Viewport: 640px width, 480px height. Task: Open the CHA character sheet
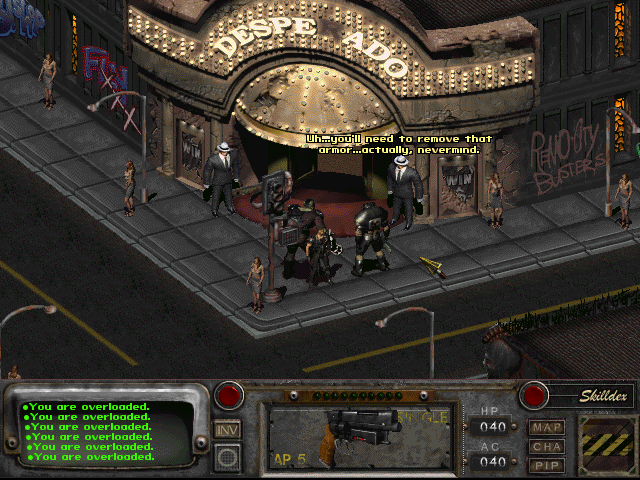tap(547, 446)
